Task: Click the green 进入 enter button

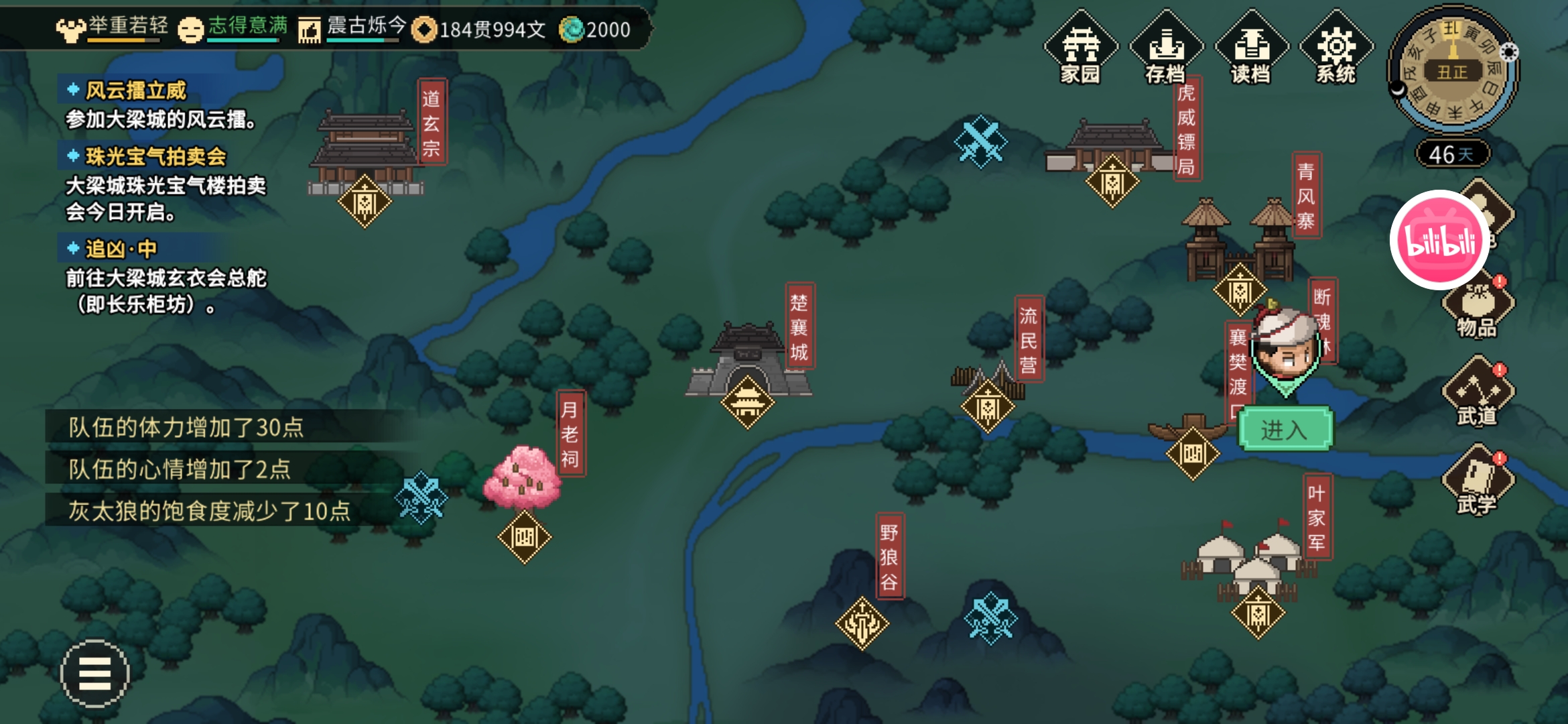Action: tap(1285, 430)
